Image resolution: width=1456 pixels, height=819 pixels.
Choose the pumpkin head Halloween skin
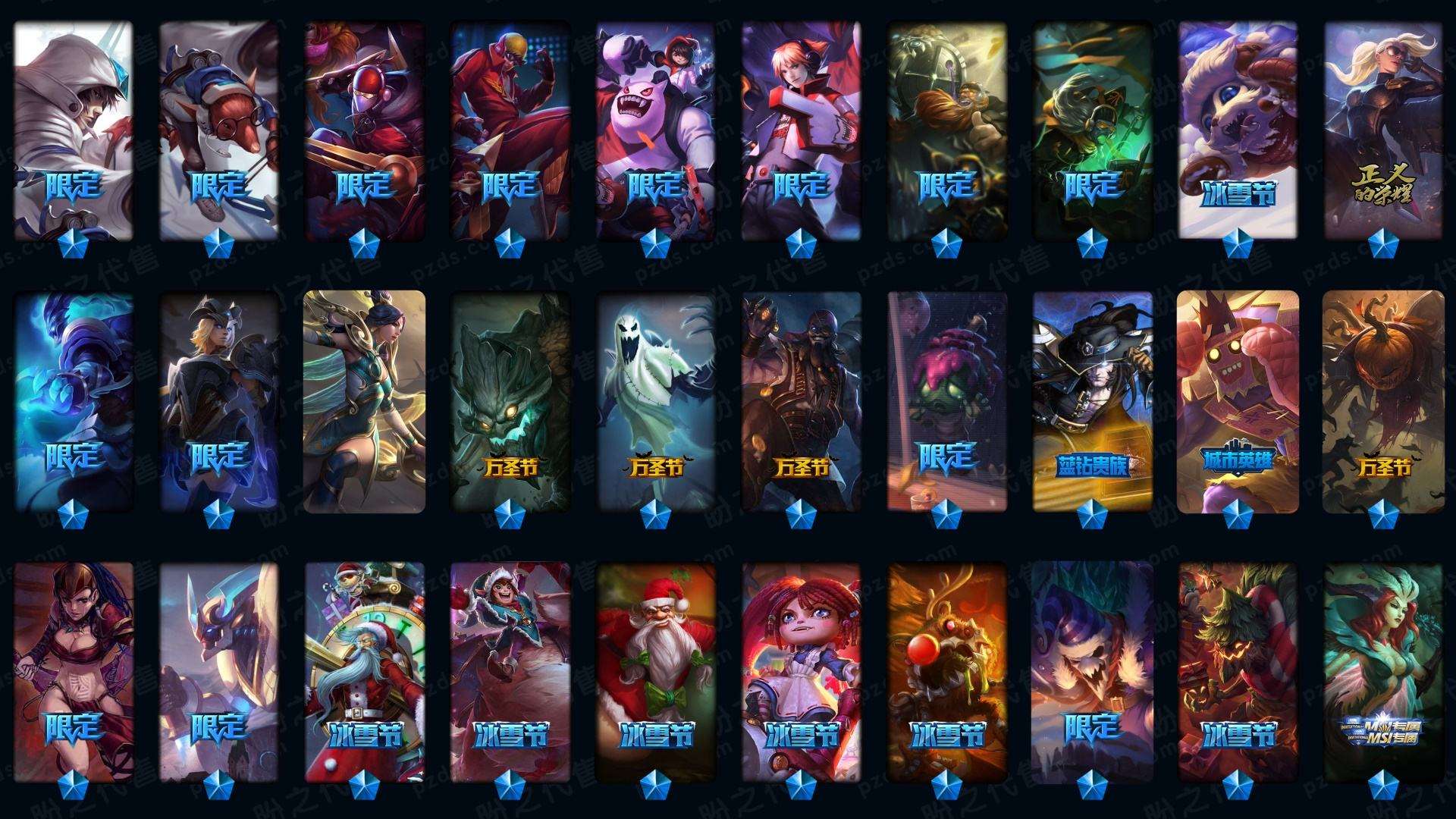click(x=1383, y=402)
